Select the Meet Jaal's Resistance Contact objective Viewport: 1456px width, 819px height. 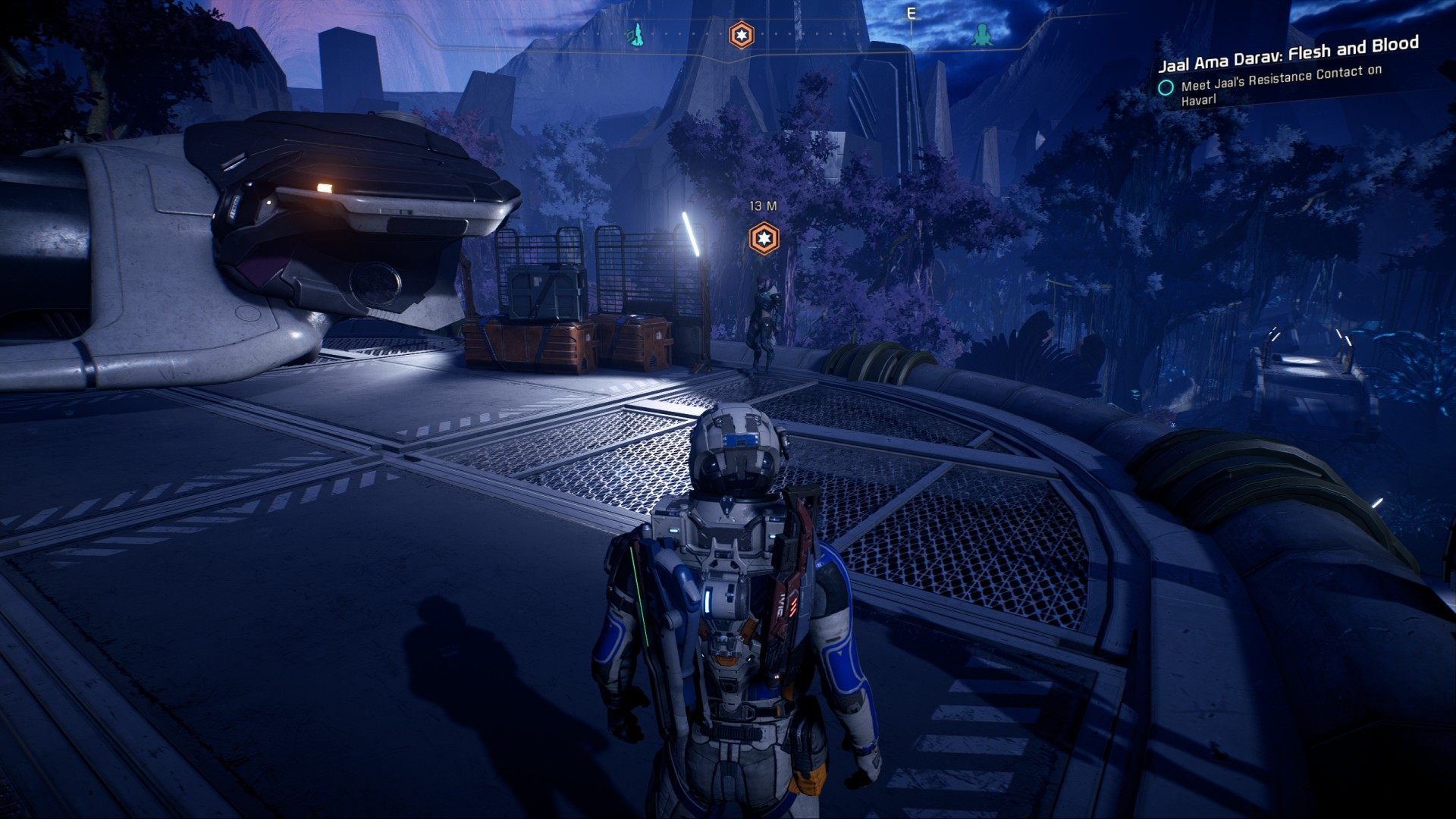pyautogui.click(x=1281, y=84)
